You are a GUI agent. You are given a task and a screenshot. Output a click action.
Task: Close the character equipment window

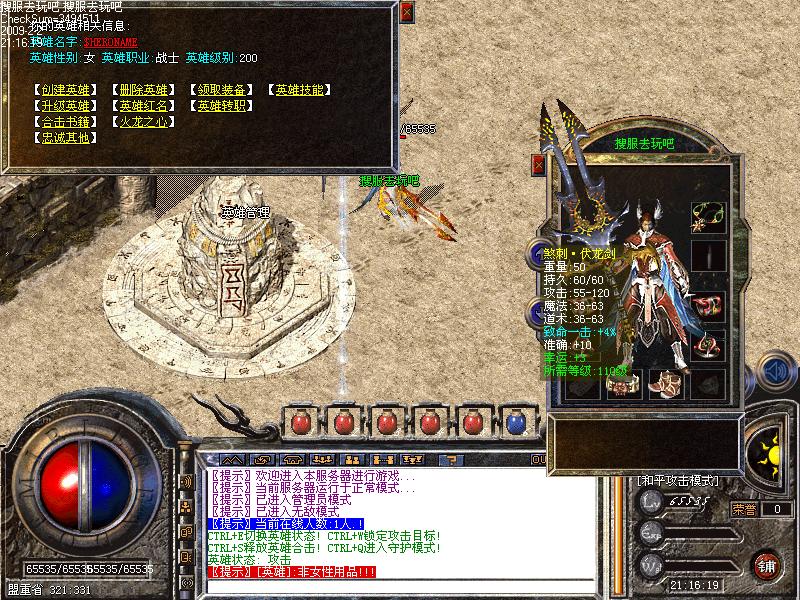(x=539, y=165)
